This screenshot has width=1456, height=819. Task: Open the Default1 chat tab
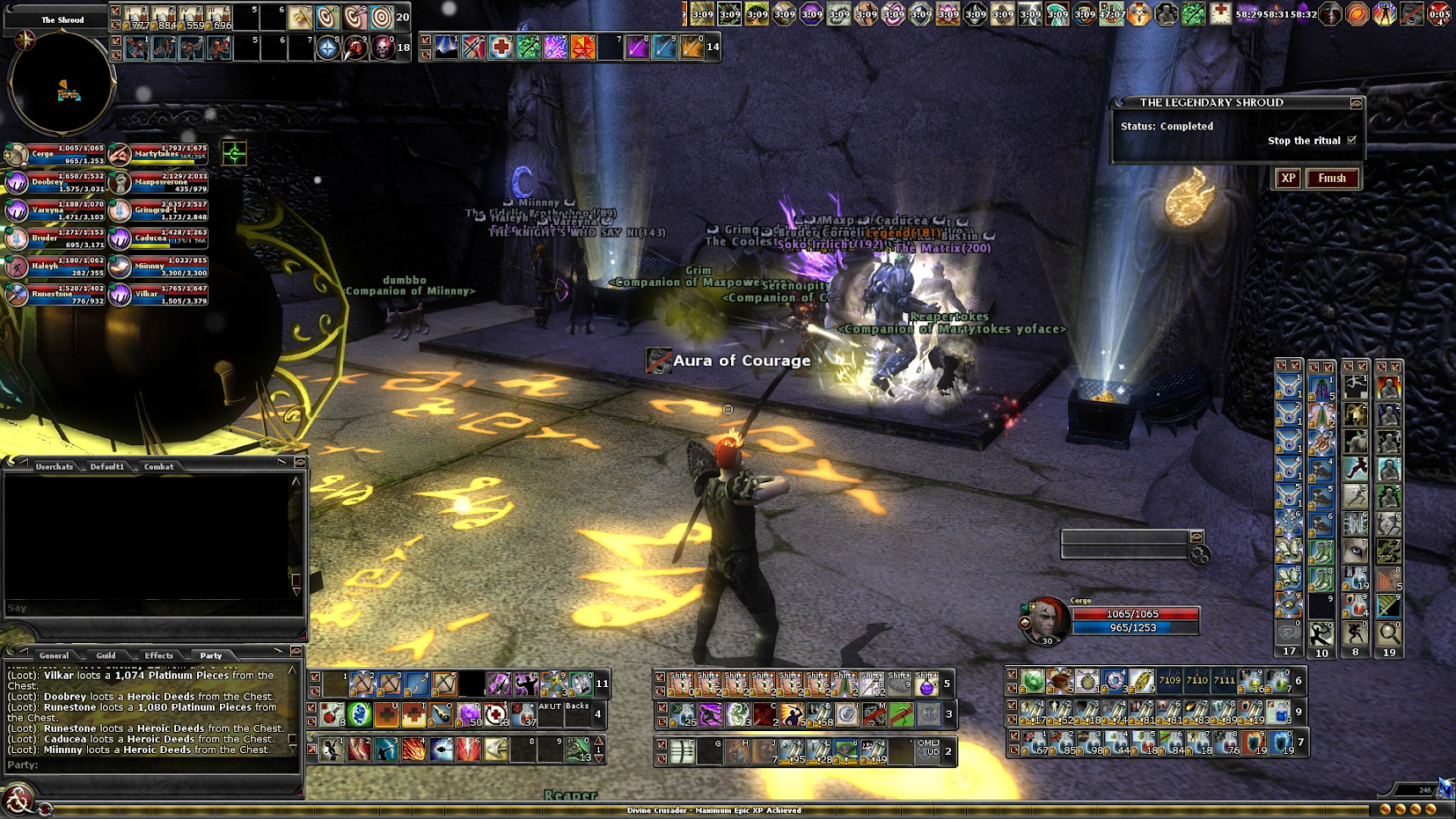tap(107, 466)
